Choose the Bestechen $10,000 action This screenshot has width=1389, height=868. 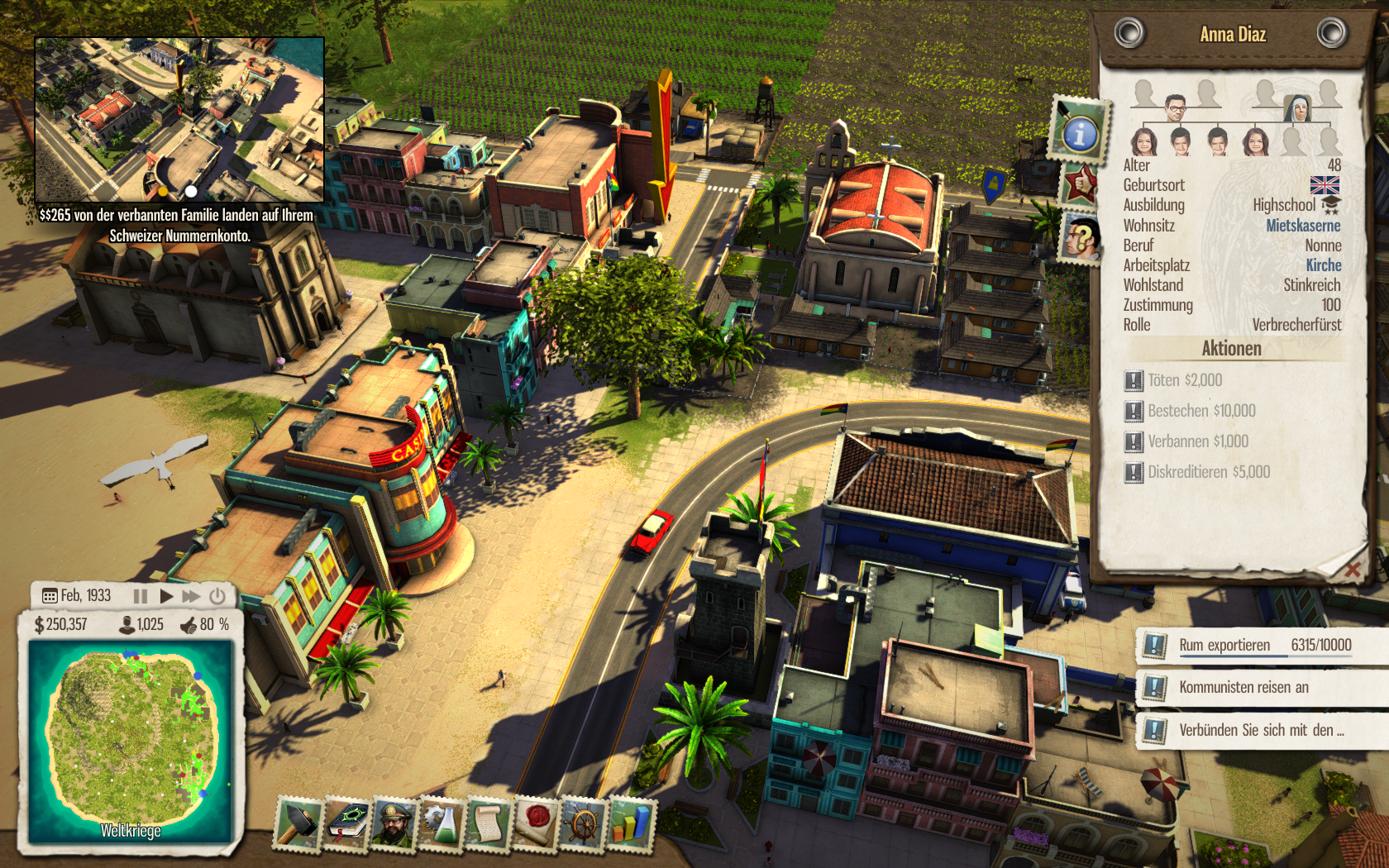1200,411
